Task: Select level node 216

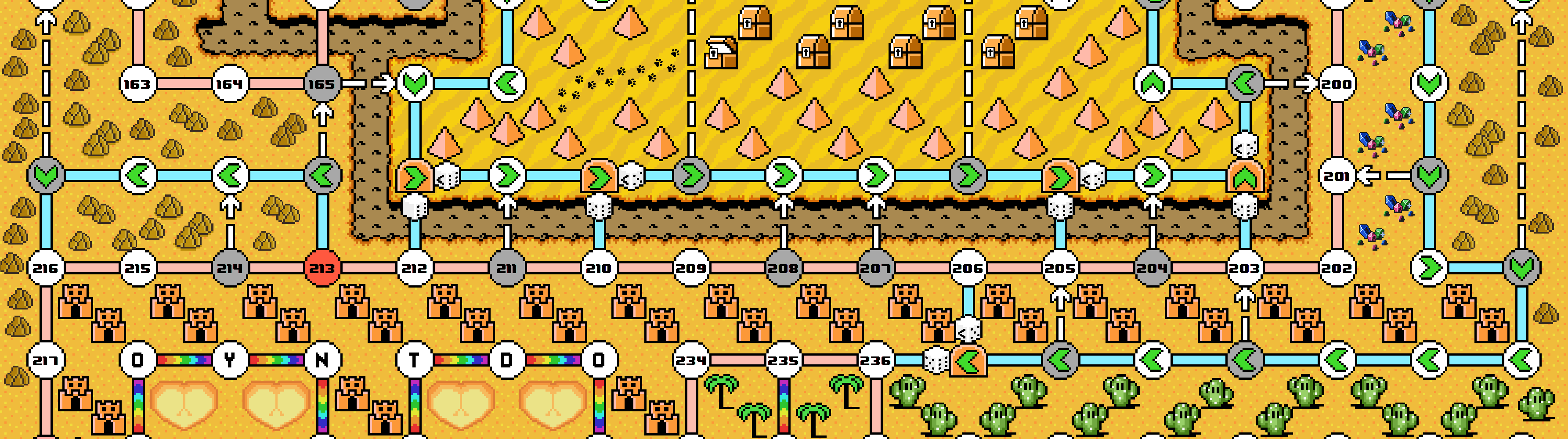Action: [46, 268]
